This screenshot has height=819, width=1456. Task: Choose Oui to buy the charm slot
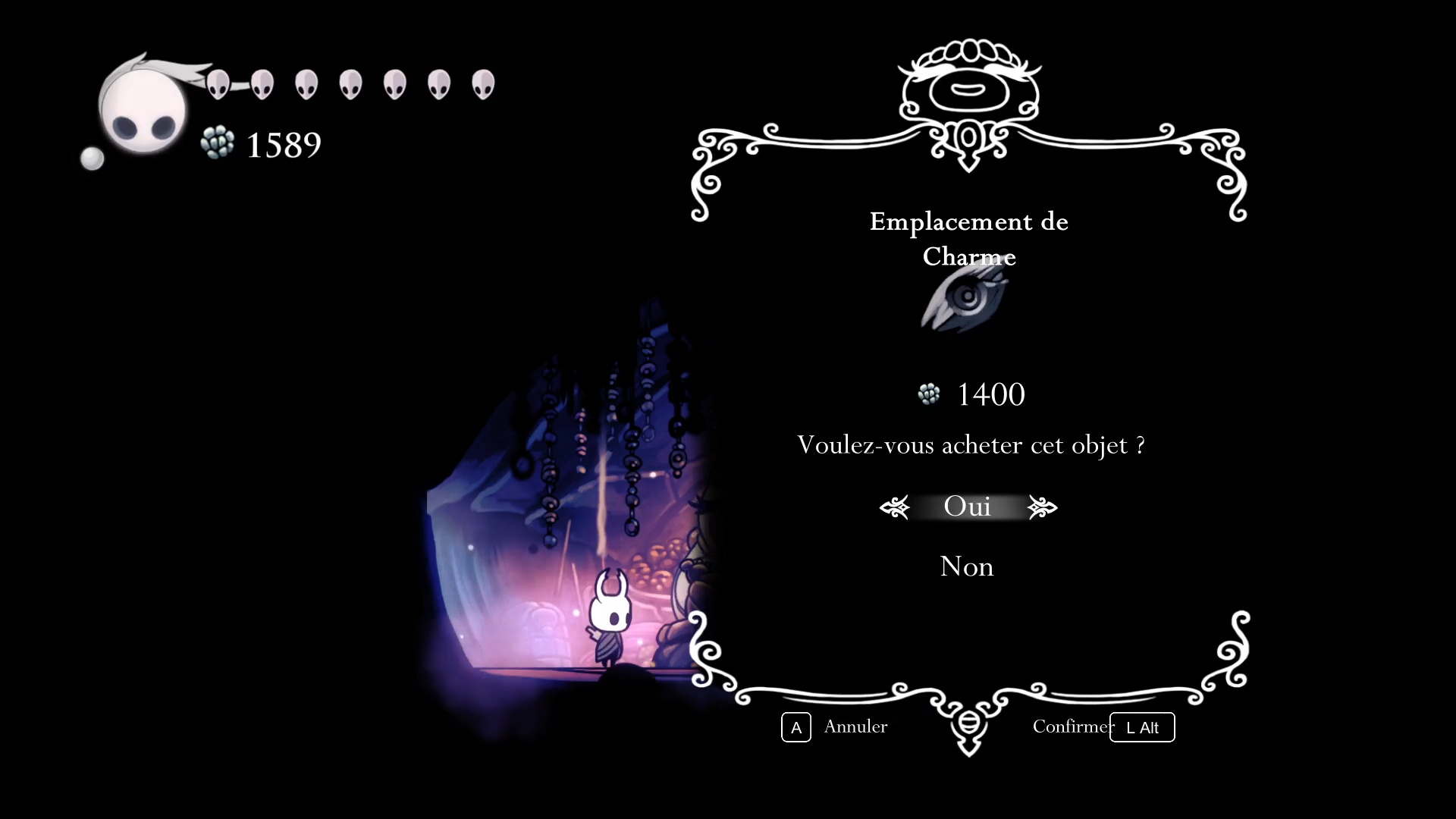pyautogui.click(x=967, y=507)
